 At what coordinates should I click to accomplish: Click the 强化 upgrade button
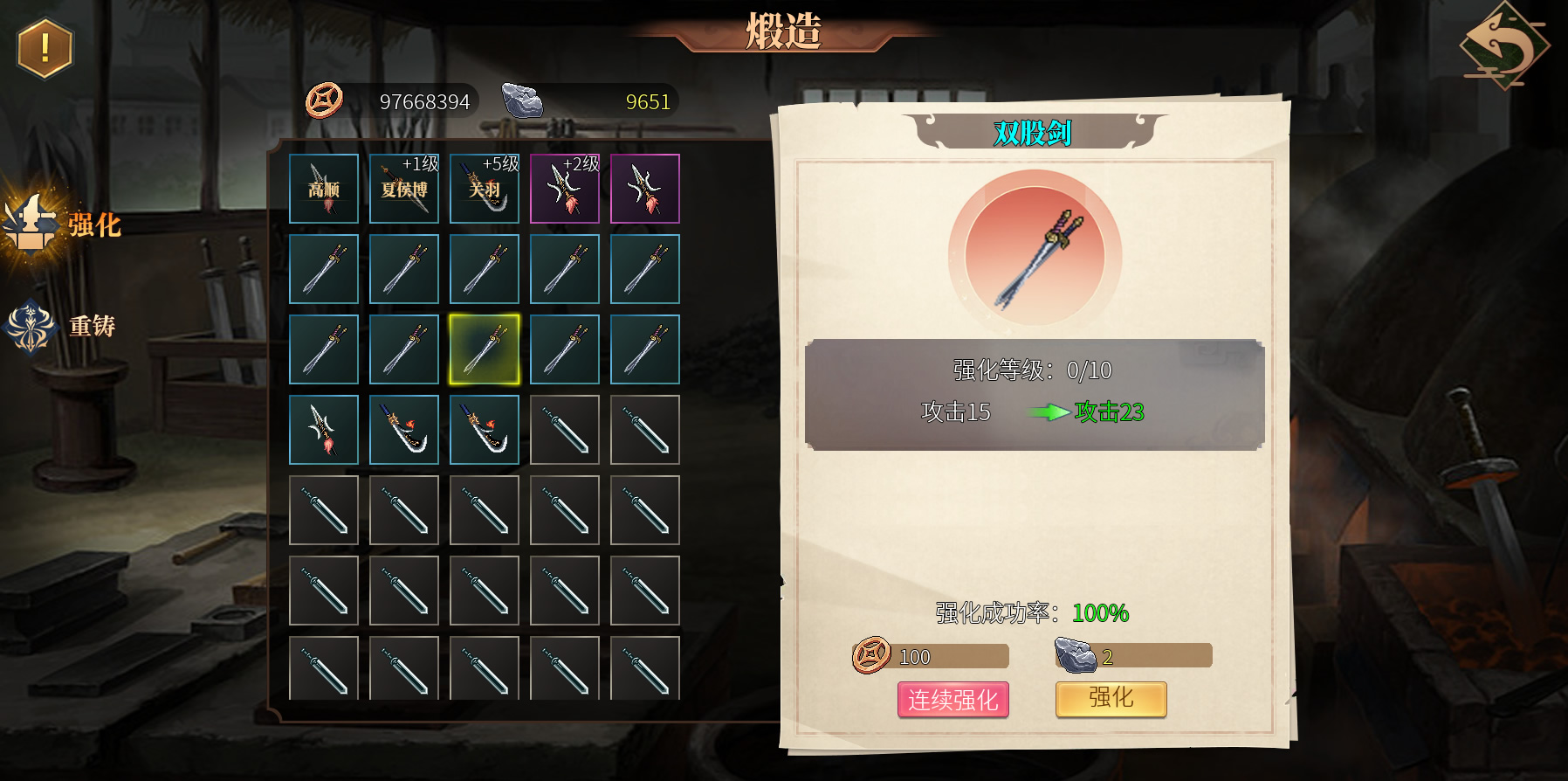pos(1111,699)
